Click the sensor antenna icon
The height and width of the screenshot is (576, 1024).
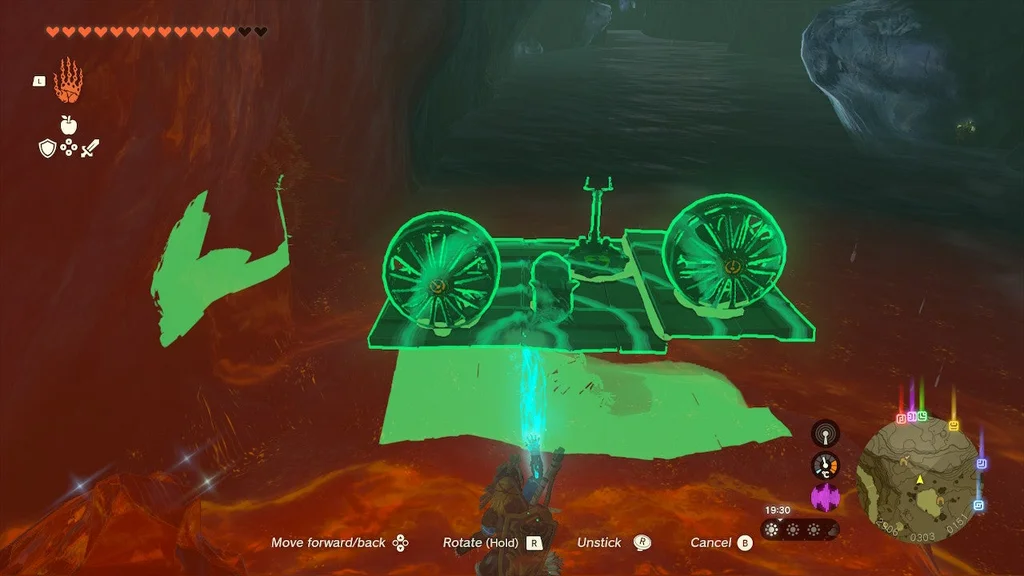[x=825, y=434]
